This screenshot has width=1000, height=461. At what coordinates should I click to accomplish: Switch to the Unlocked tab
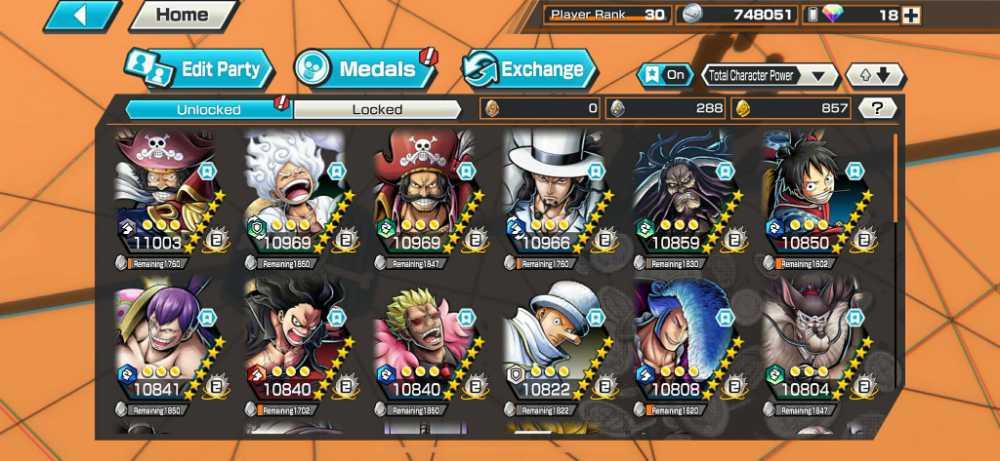pos(208,109)
